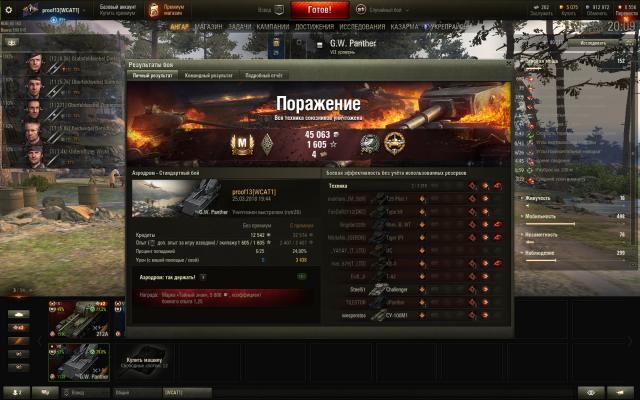
Task: Open the Премиум магазин
Action: pyautogui.click(x=148, y=9)
